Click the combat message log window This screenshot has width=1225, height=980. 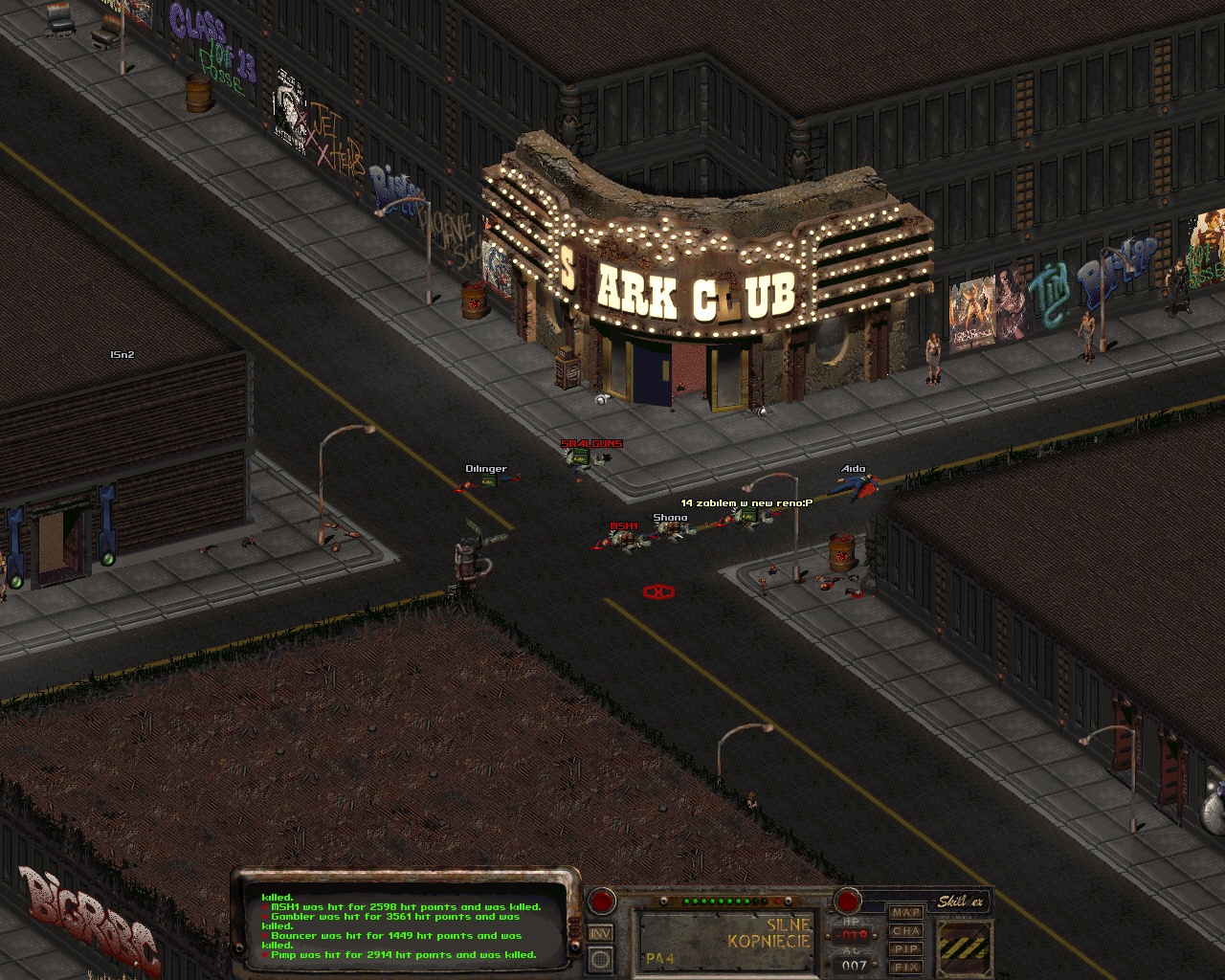coord(402,926)
